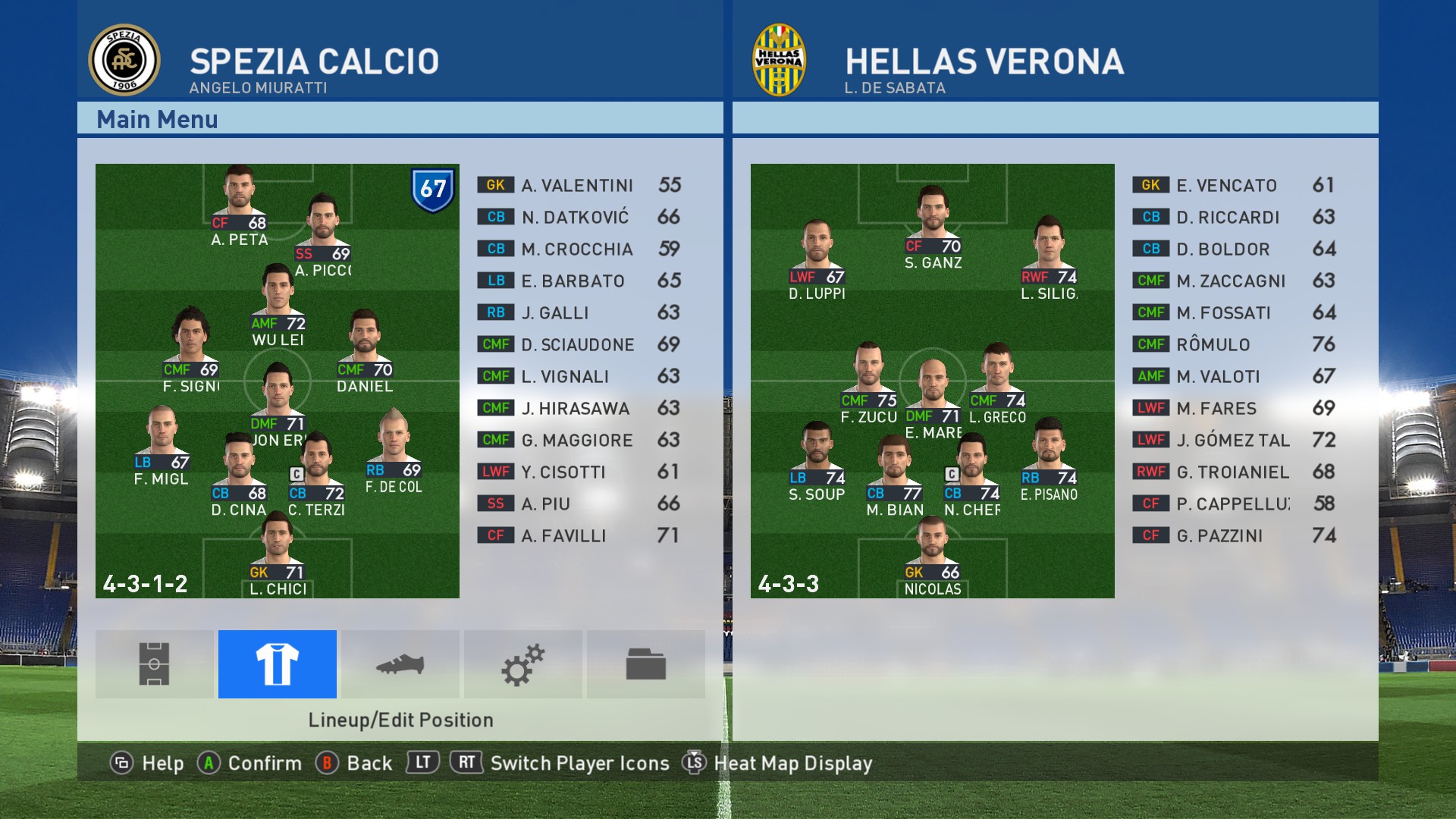The image size is (1456, 819).
Task: Open the football boot menu icon
Action: click(400, 664)
